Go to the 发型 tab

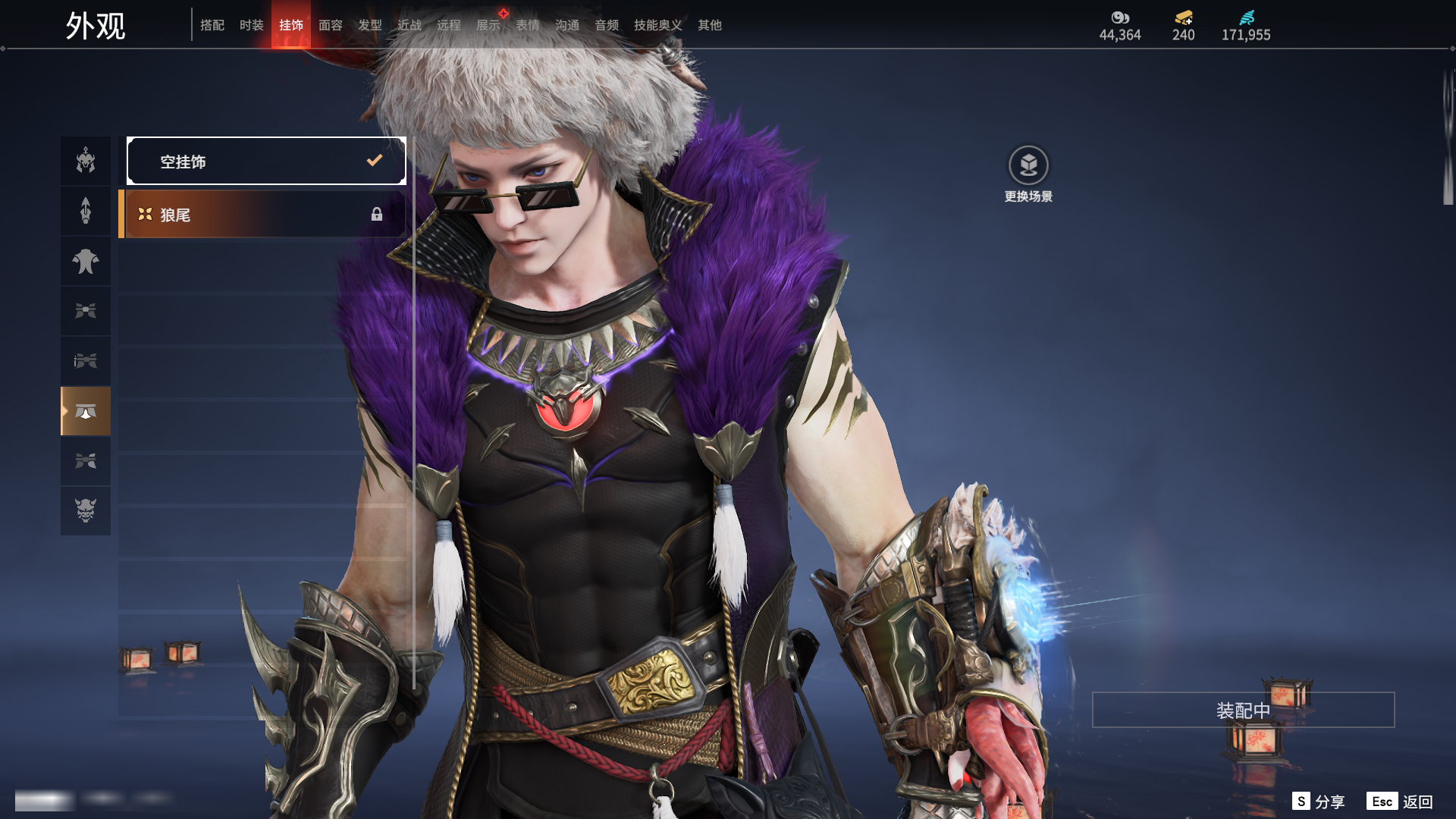click(x=370, y=25)
